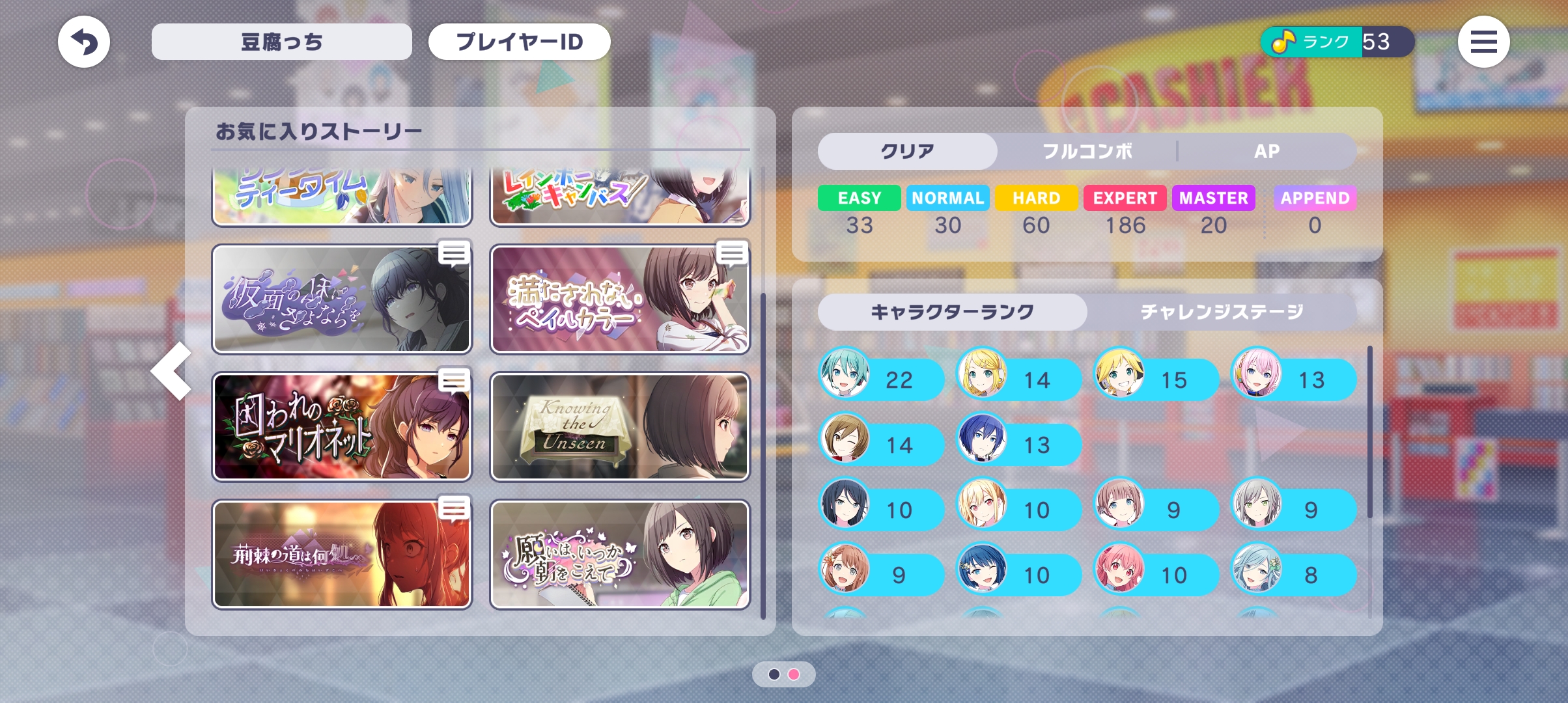Image resolution: width=1568 pixels, height=703 pixels.
Task: Click the player name 豆腐っち field
Action: click(281, 42)
